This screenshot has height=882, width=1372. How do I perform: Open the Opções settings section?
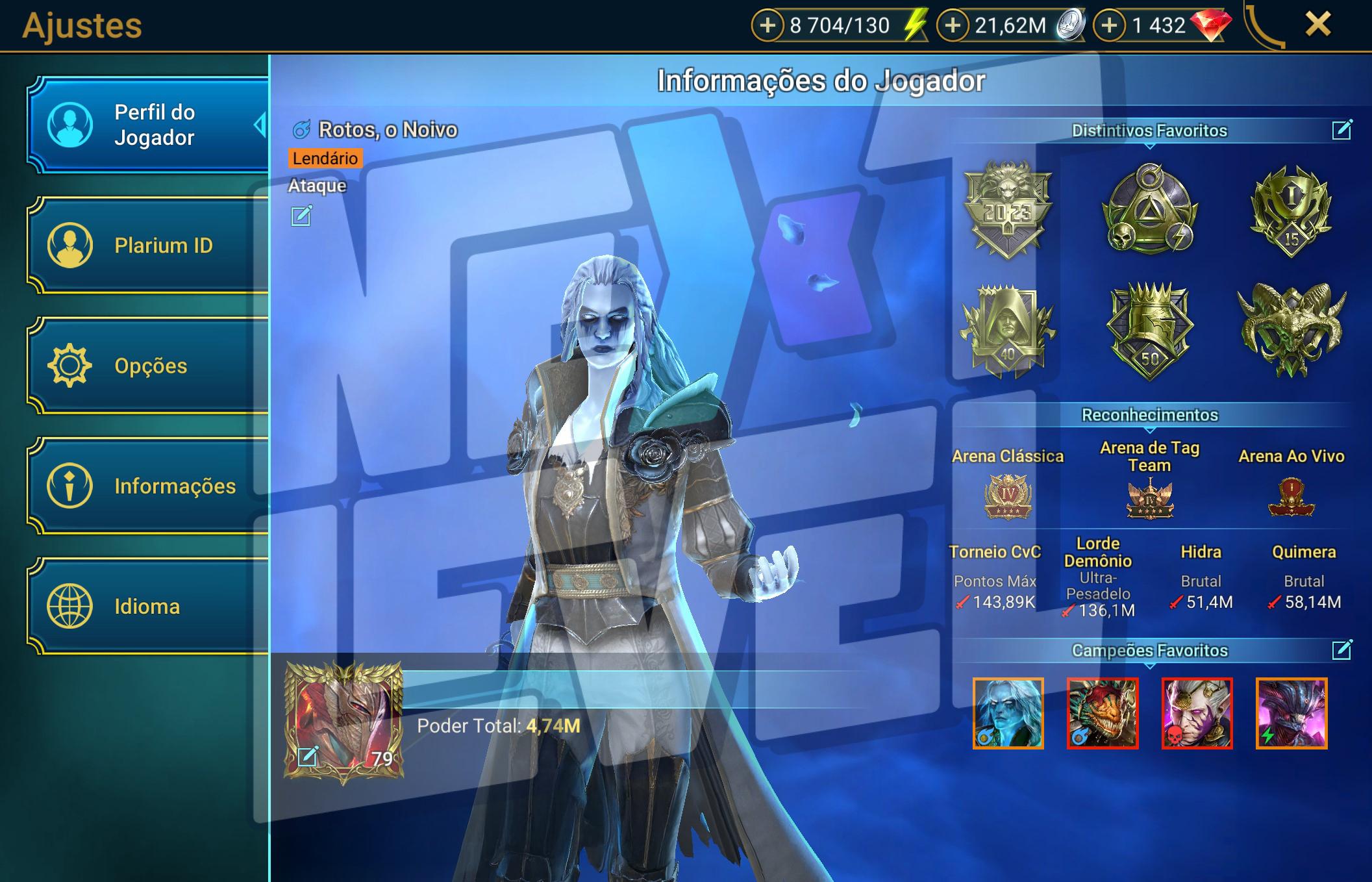[148, 366]
